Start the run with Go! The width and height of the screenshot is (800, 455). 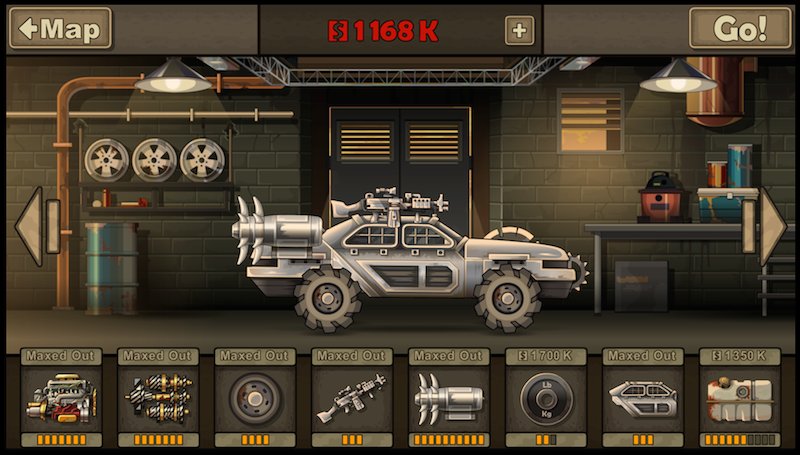pyautogui.click(x=740, y=28)
